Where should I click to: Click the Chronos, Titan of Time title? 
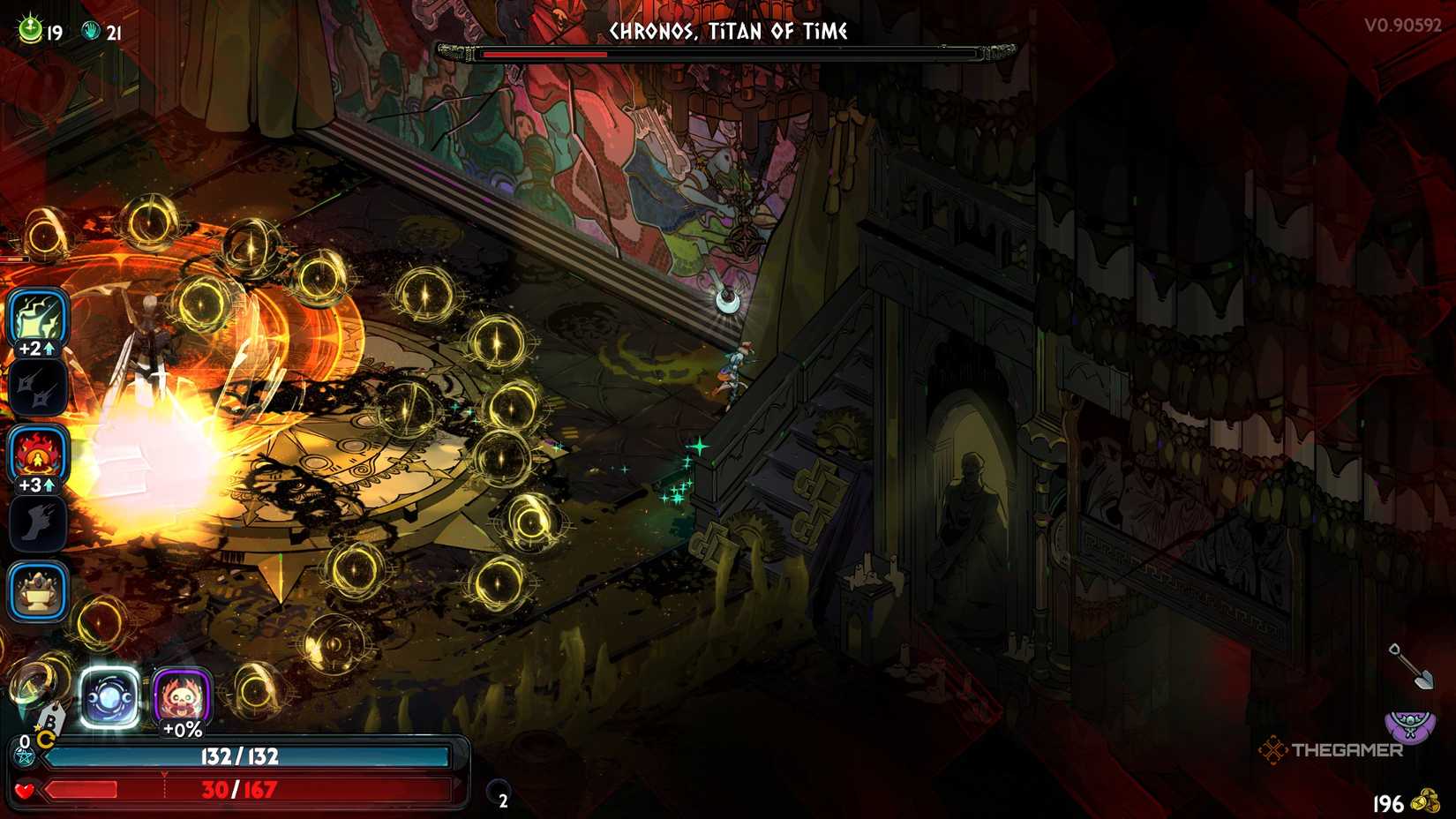[726, 32]
